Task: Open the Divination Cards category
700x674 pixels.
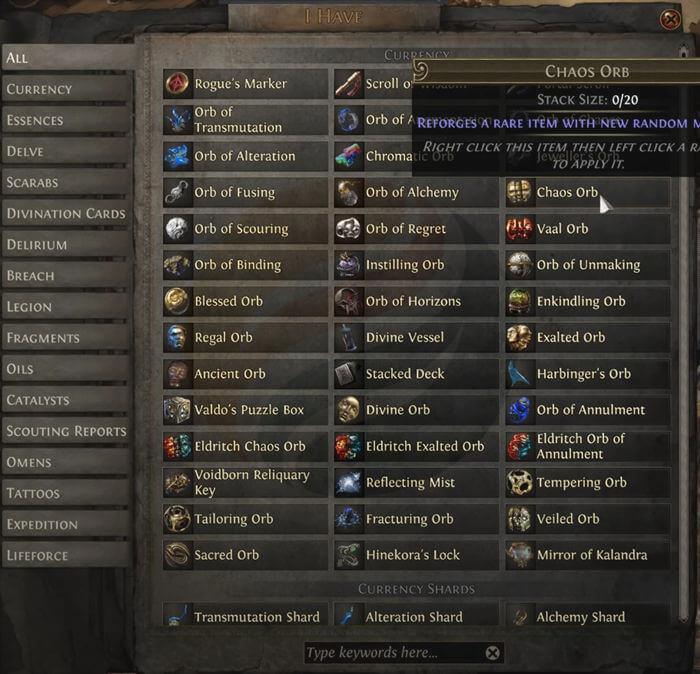Action: pyautogui.click(x=66, y=213)
